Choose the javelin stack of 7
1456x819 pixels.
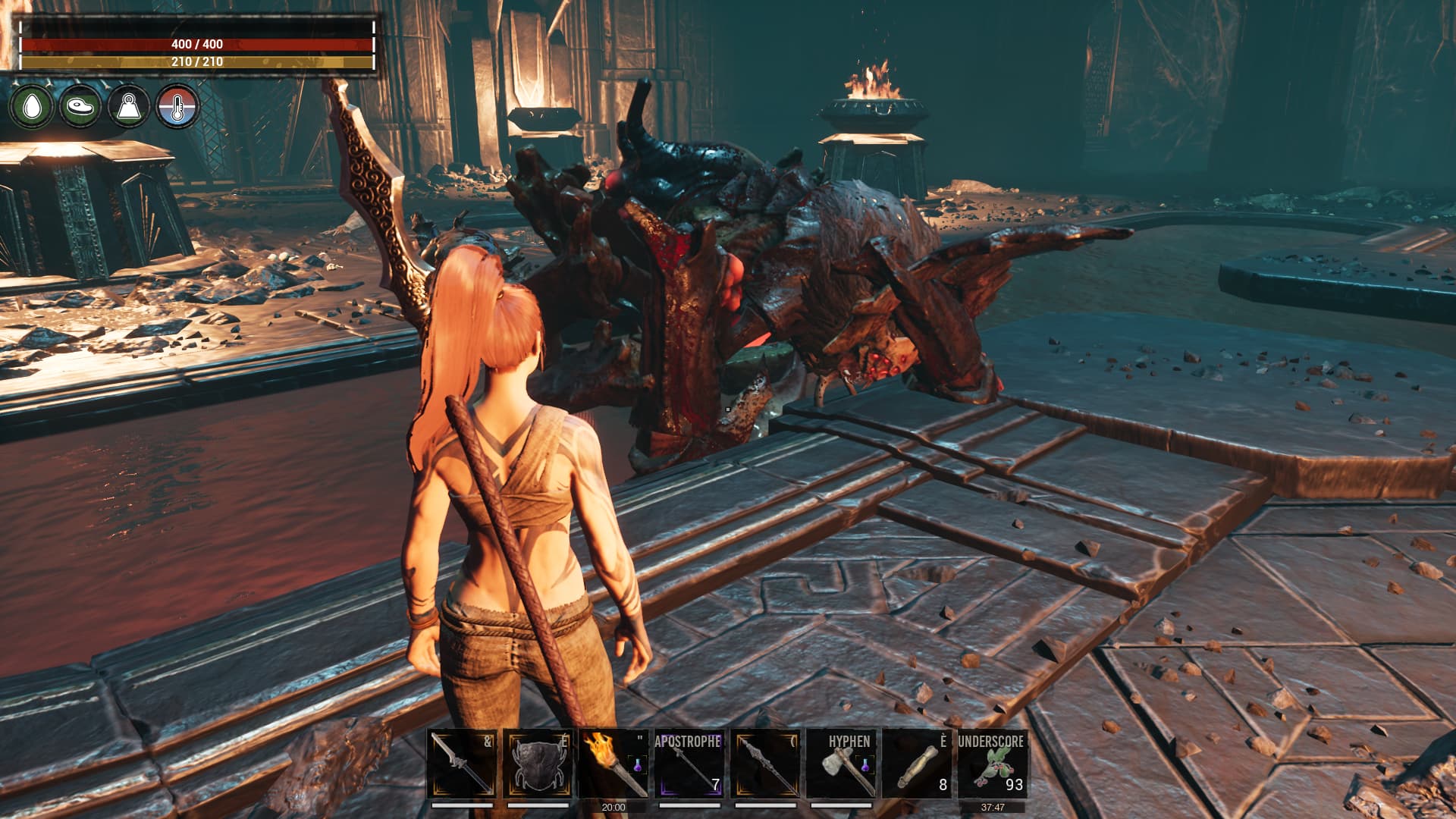[x=689, y=764]
